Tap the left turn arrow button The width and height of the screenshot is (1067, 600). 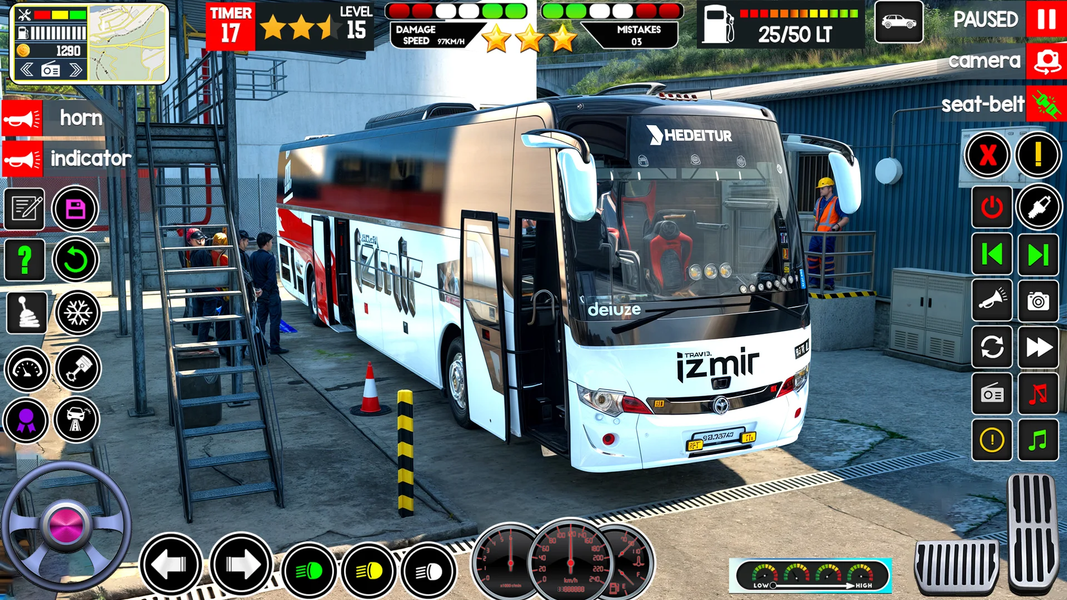click(x=170, y=565)
